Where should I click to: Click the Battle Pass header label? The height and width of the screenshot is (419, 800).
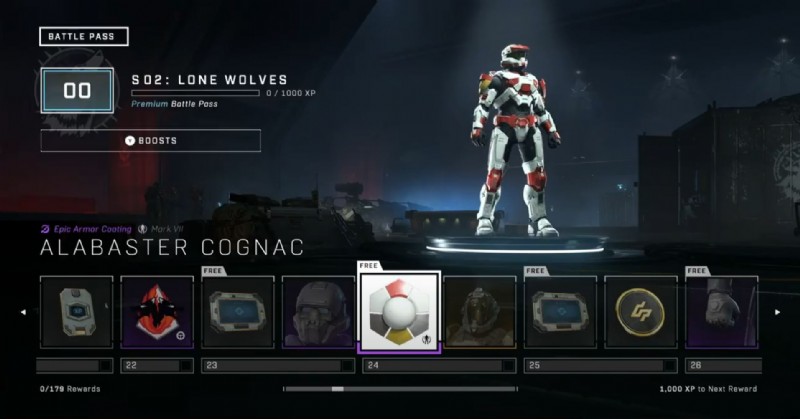point(84,38)
